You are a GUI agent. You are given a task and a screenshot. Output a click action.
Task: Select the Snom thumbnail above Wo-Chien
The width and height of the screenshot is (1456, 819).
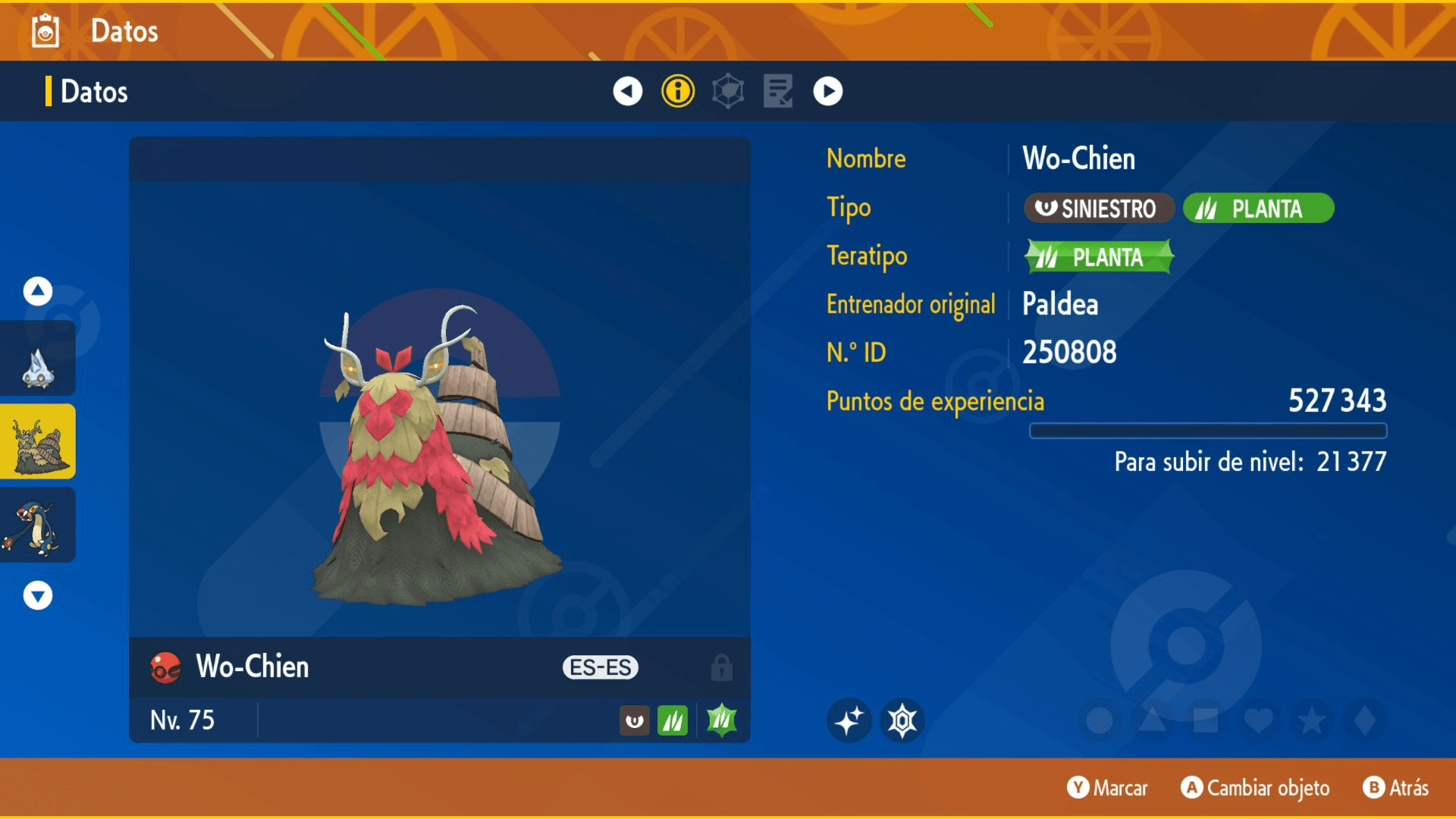pyautogui.click(x=38, y=359)
